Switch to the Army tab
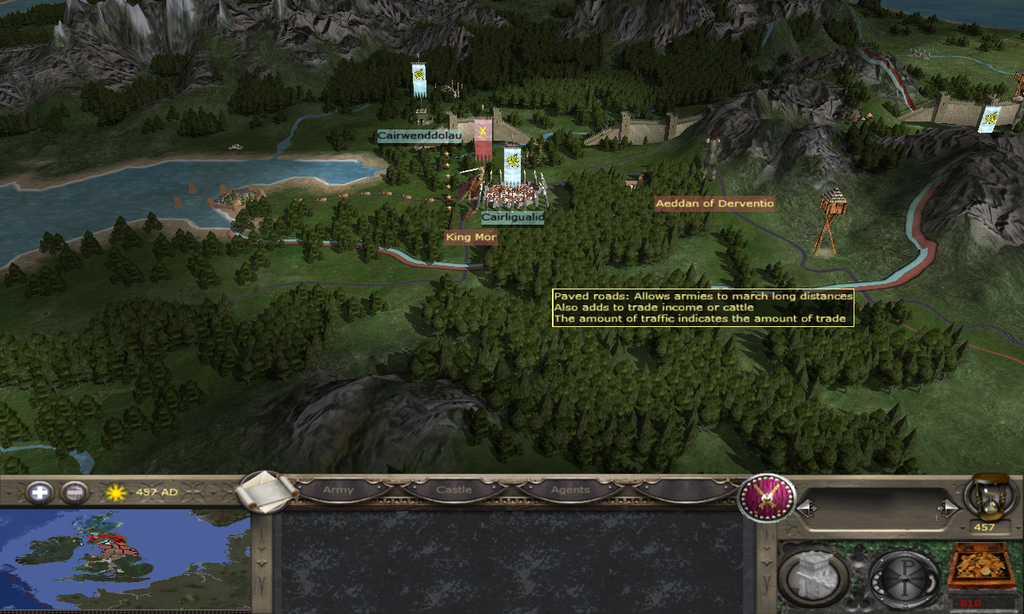Viewport: 1024px width, 614px height. [x=338, y=490]
